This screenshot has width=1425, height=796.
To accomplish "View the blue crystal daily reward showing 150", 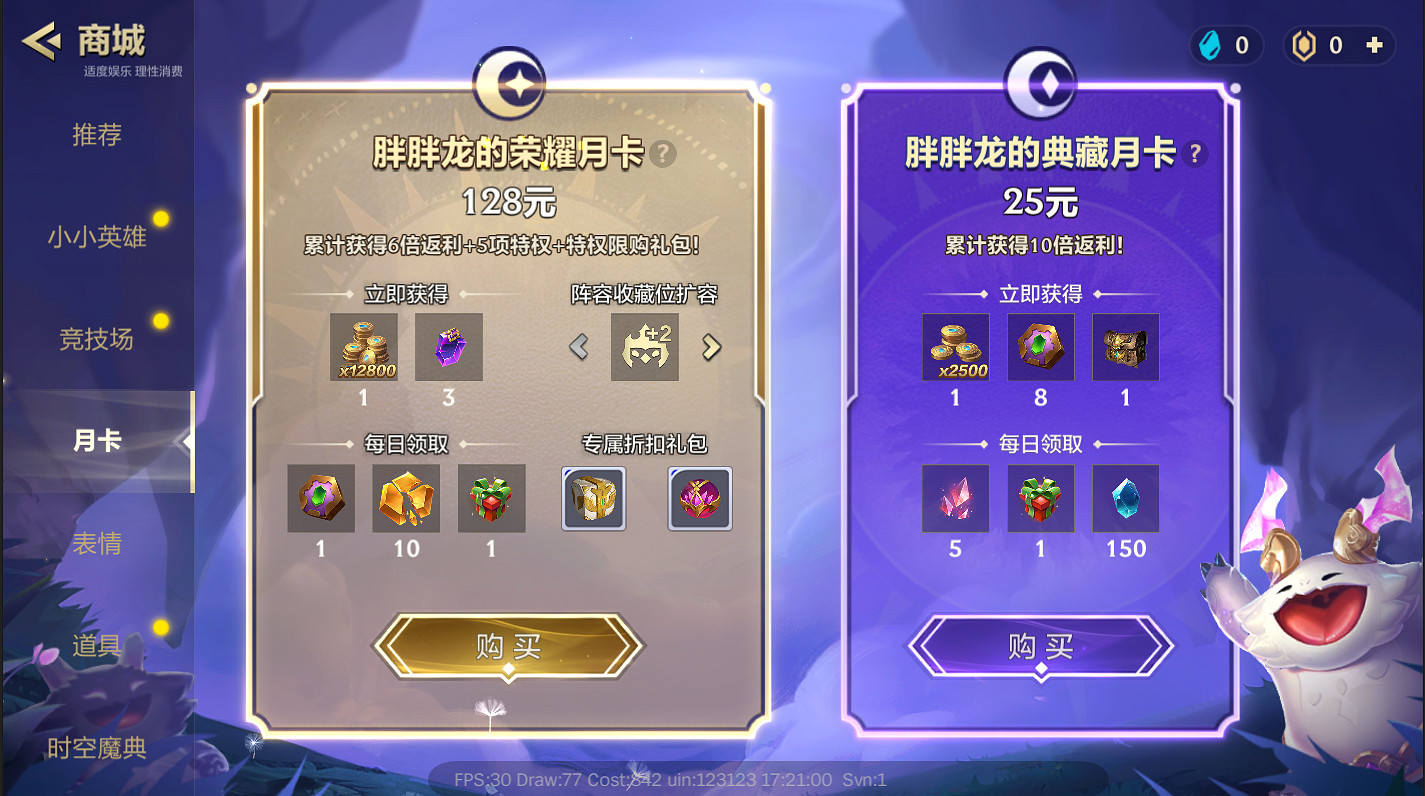I will (x=1124, y=499).
